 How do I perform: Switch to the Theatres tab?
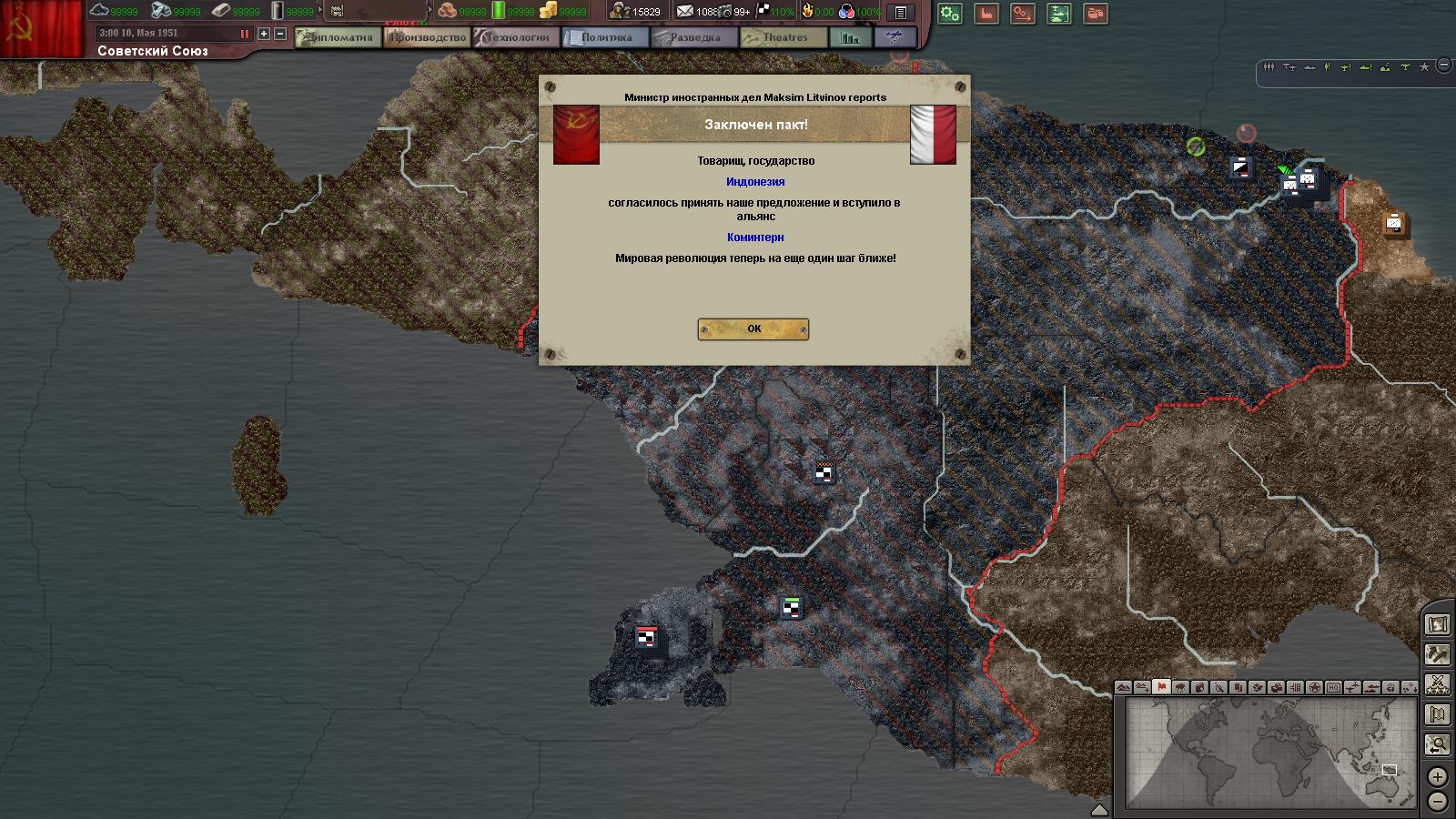pos(784,37)
